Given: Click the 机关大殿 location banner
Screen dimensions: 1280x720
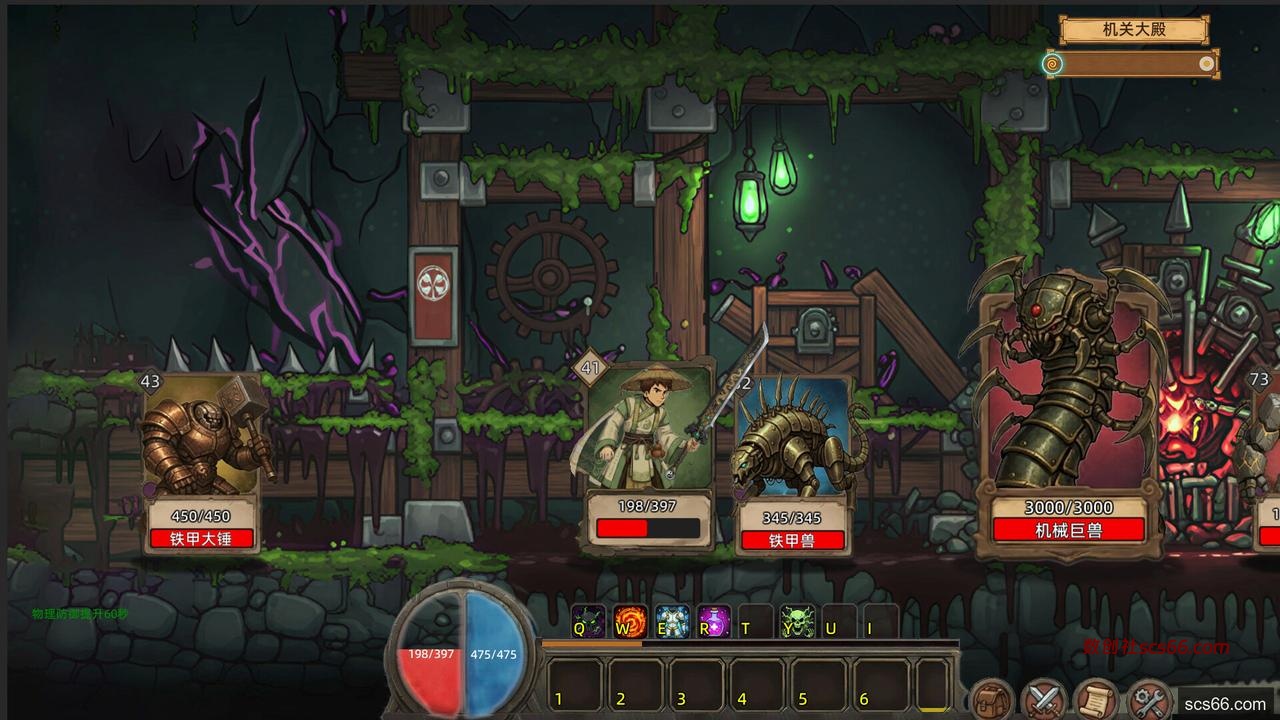Looking at the screenshot, I should [x=1133, y=30].
